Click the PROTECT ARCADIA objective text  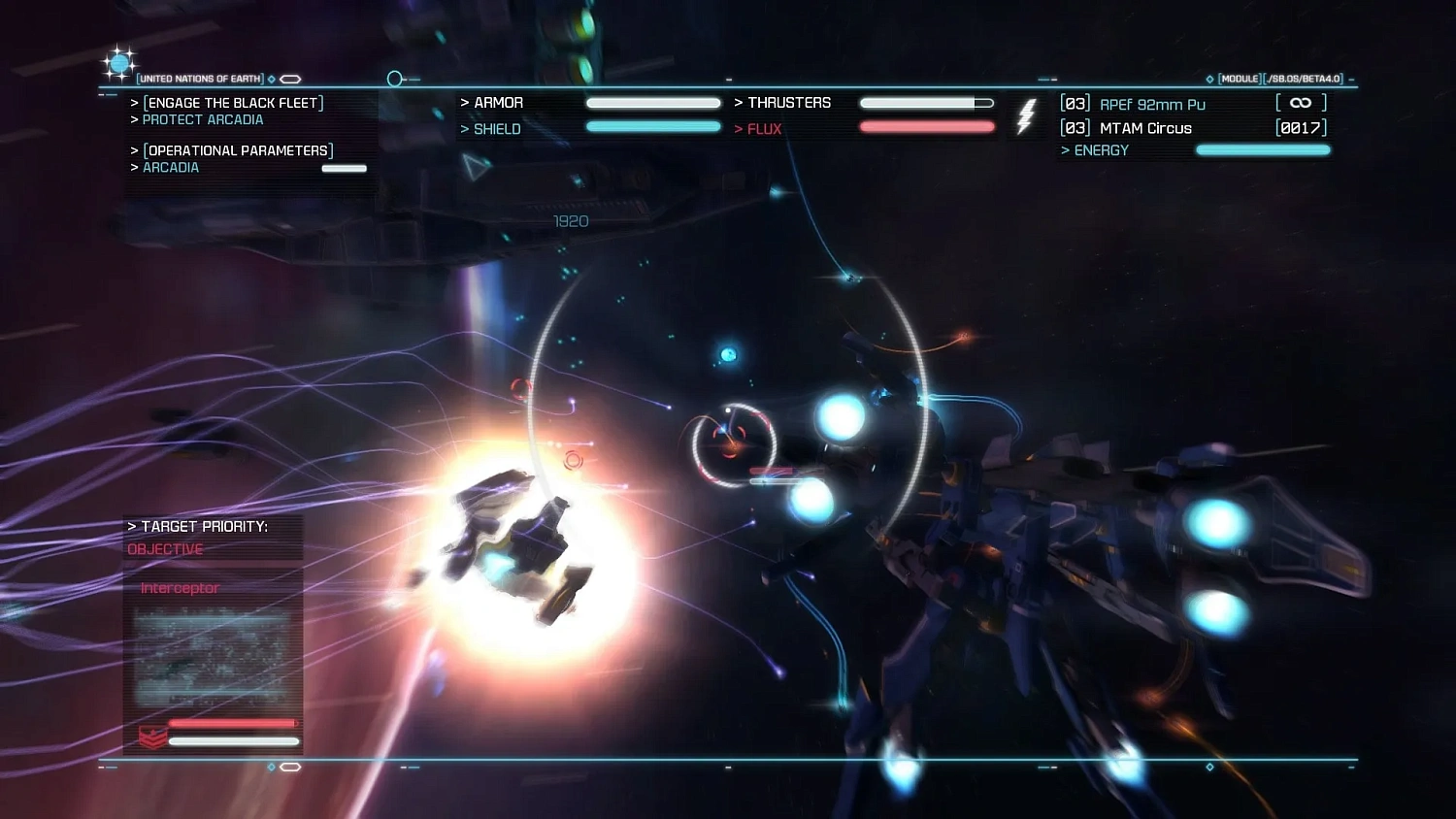203,119
